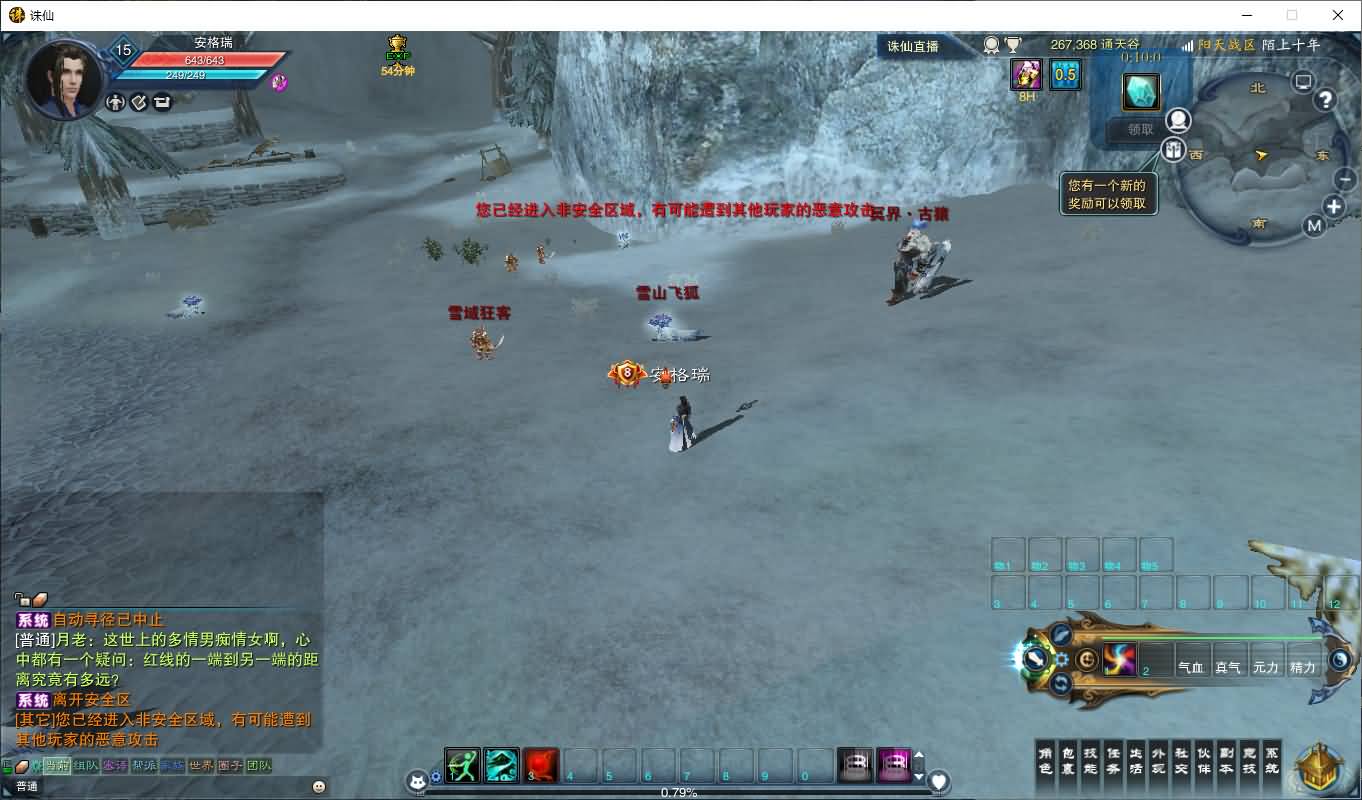Open the world map with M button
1362x800 pixels.
(x=1314, y=226)
